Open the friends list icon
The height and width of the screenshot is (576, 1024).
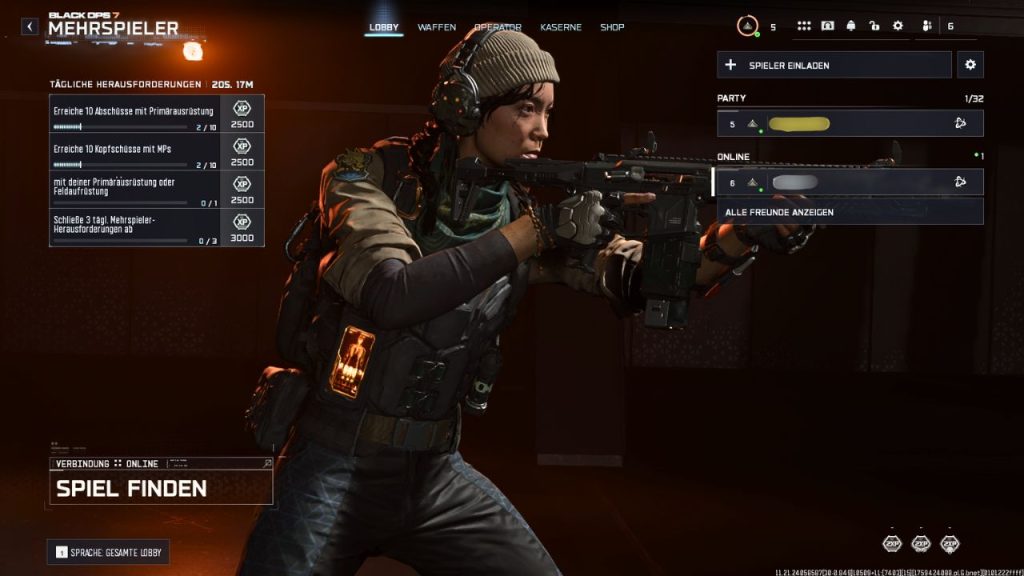click(927, 26)
